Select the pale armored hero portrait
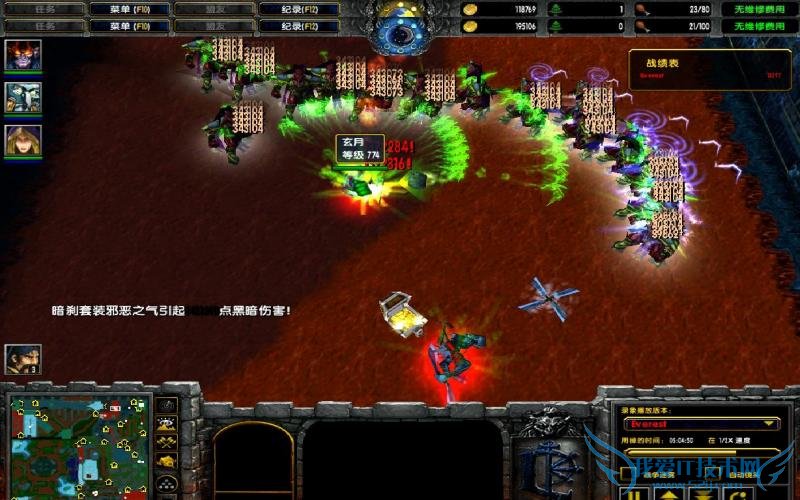 23,97
